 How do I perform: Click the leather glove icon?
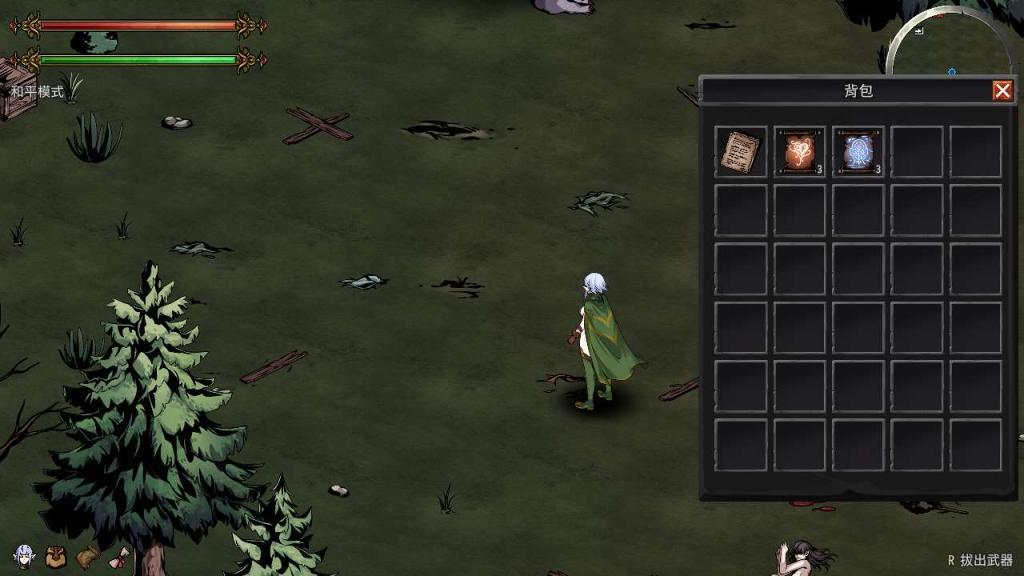tap(88, 556)
